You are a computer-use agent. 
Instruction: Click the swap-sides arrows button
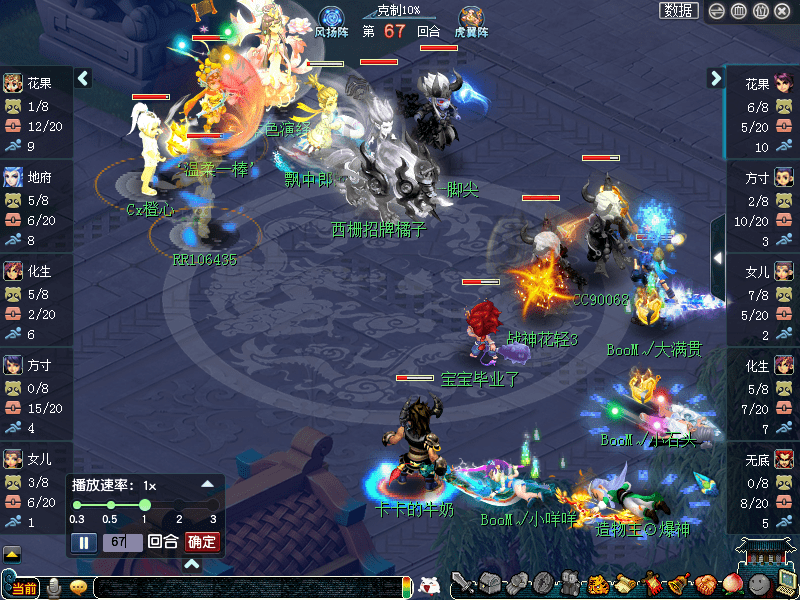(x=716, y=11)
